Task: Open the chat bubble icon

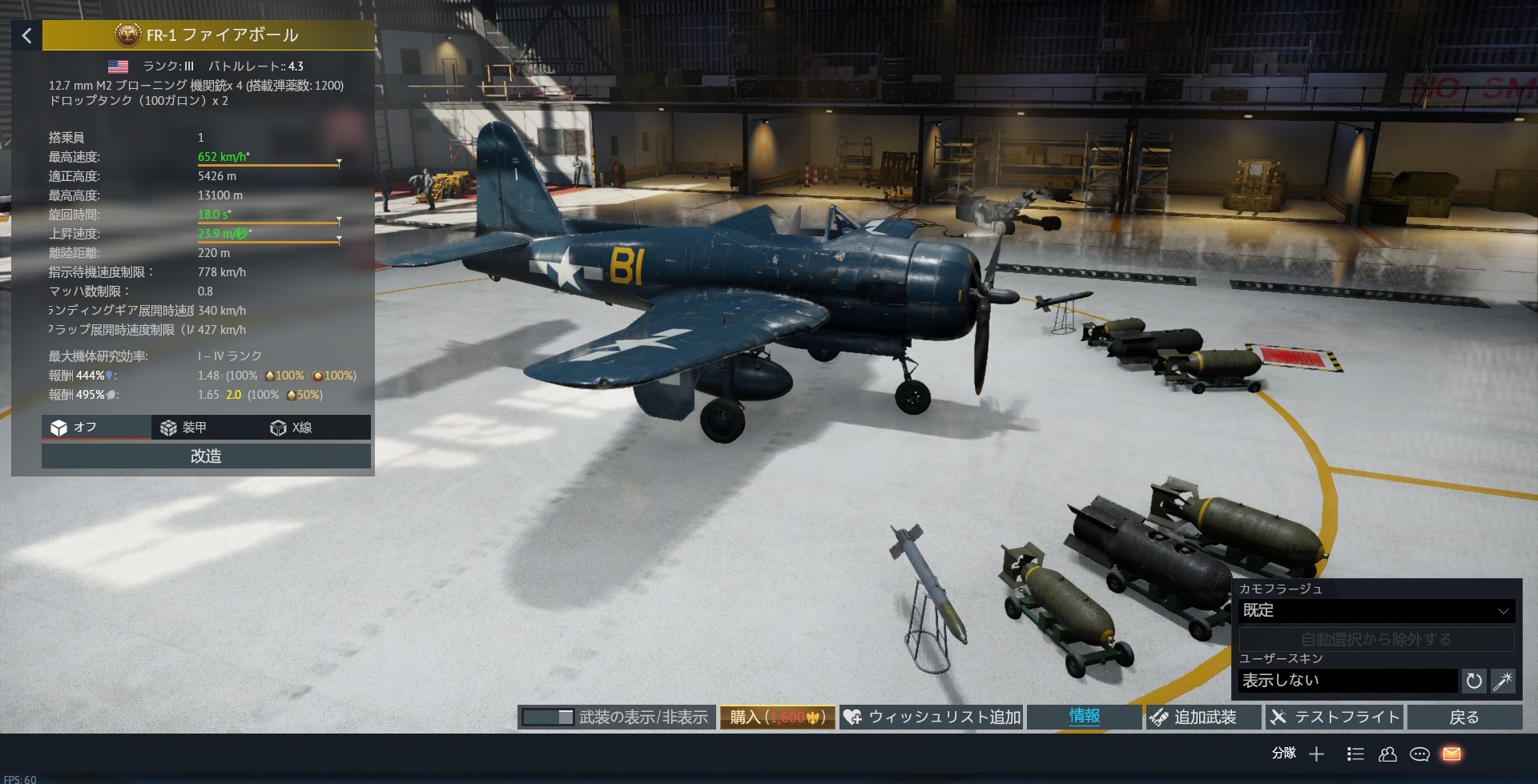Action: tap(1419, 754)
